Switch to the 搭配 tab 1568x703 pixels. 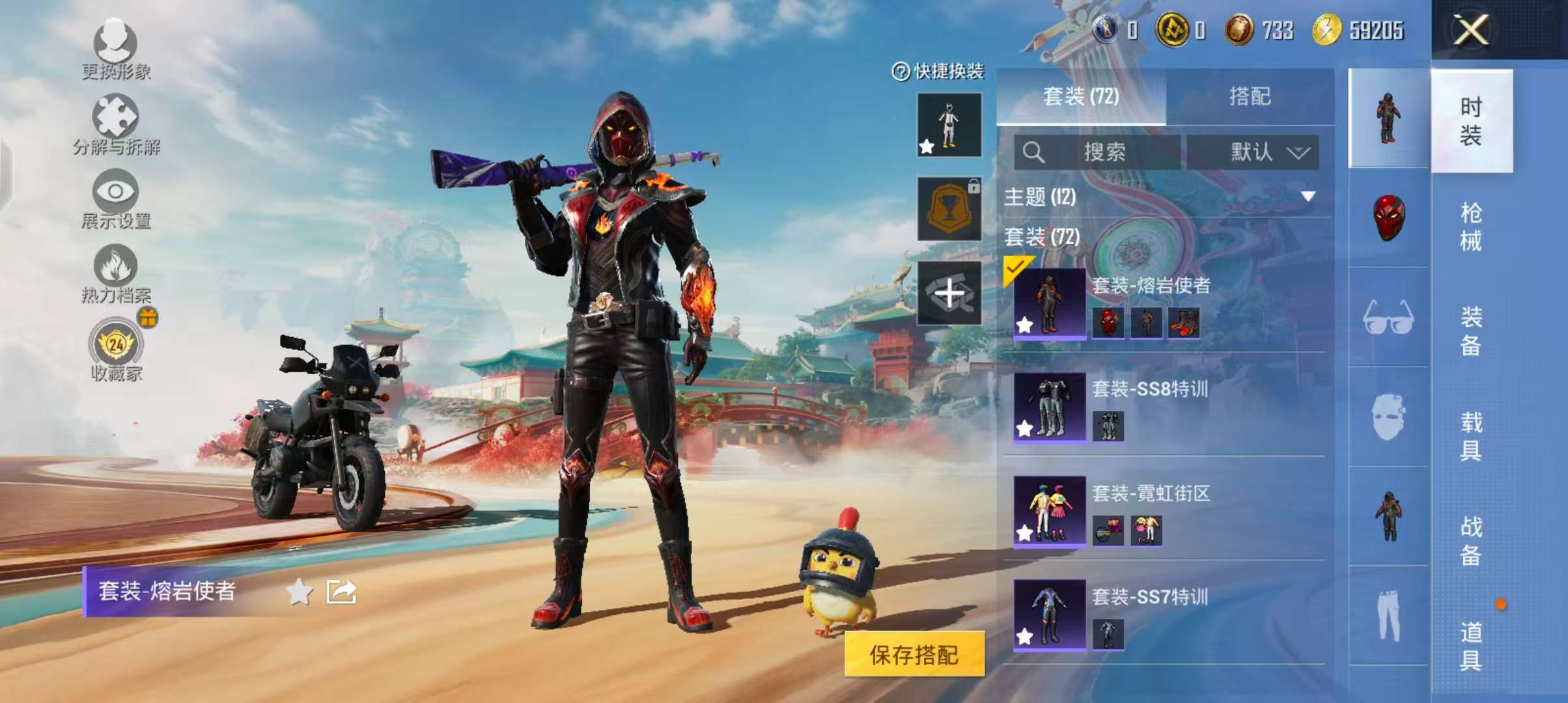pos(1249,97)
